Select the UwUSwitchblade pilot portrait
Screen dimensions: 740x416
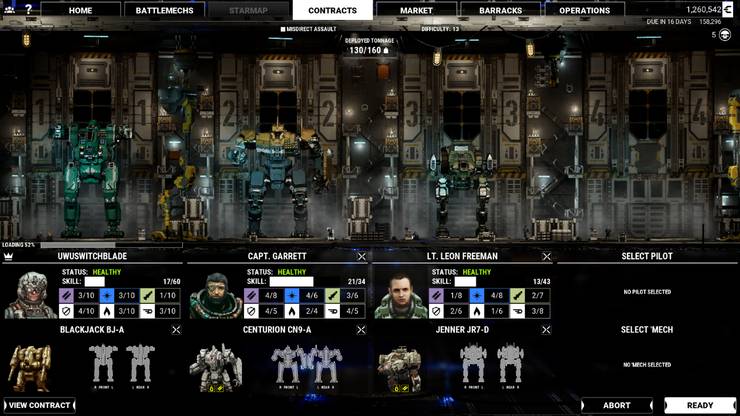click(x=29, y=293)
